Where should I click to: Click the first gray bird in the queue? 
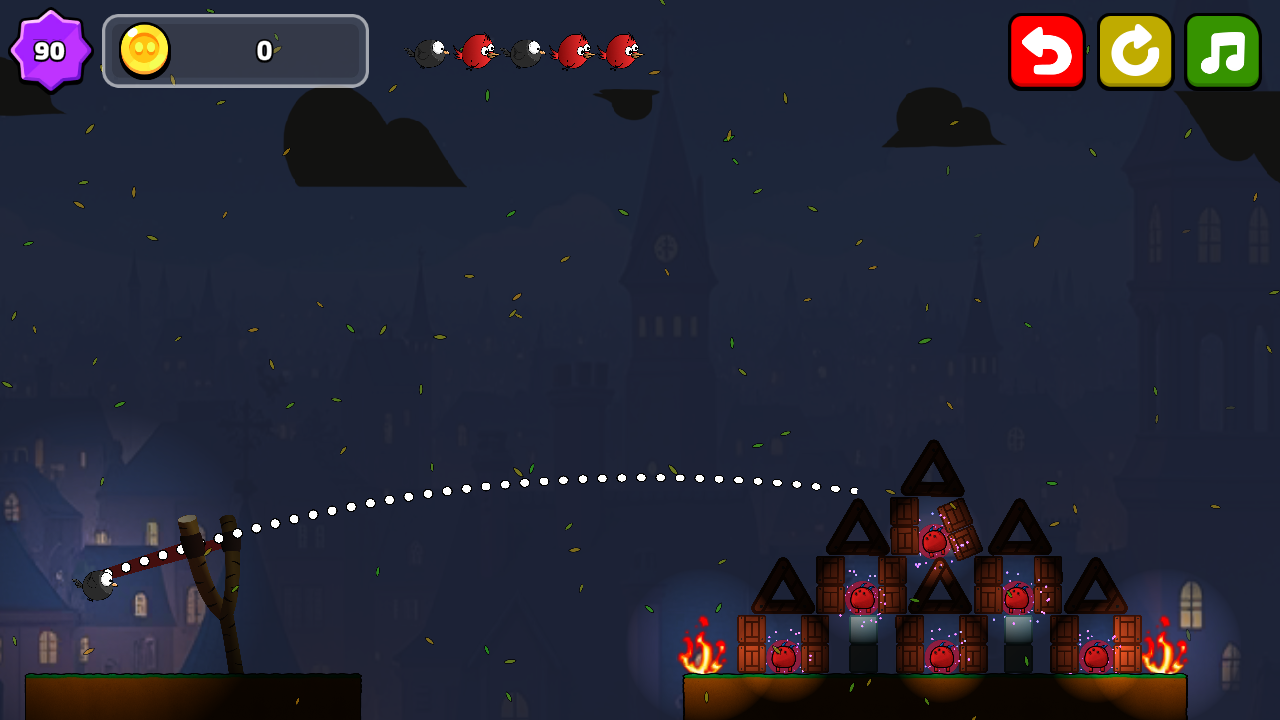tap(430, 52)
